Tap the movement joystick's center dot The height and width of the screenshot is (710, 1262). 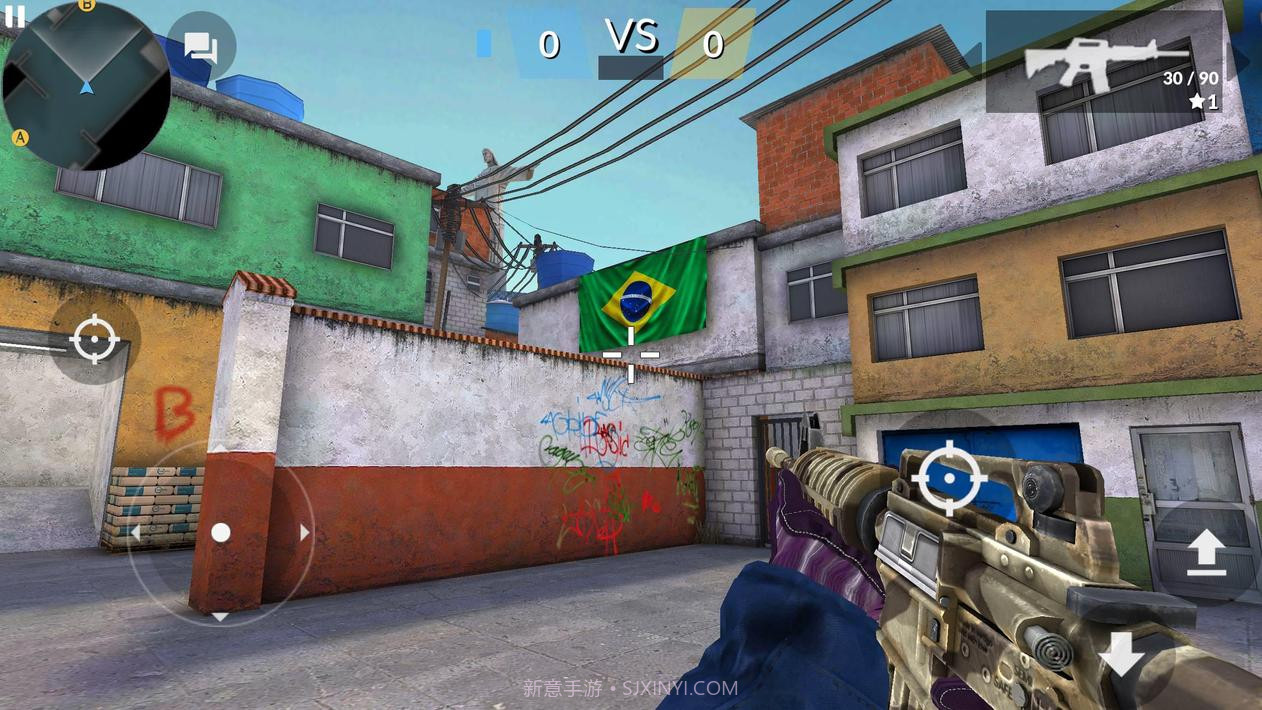coord(221,533)
